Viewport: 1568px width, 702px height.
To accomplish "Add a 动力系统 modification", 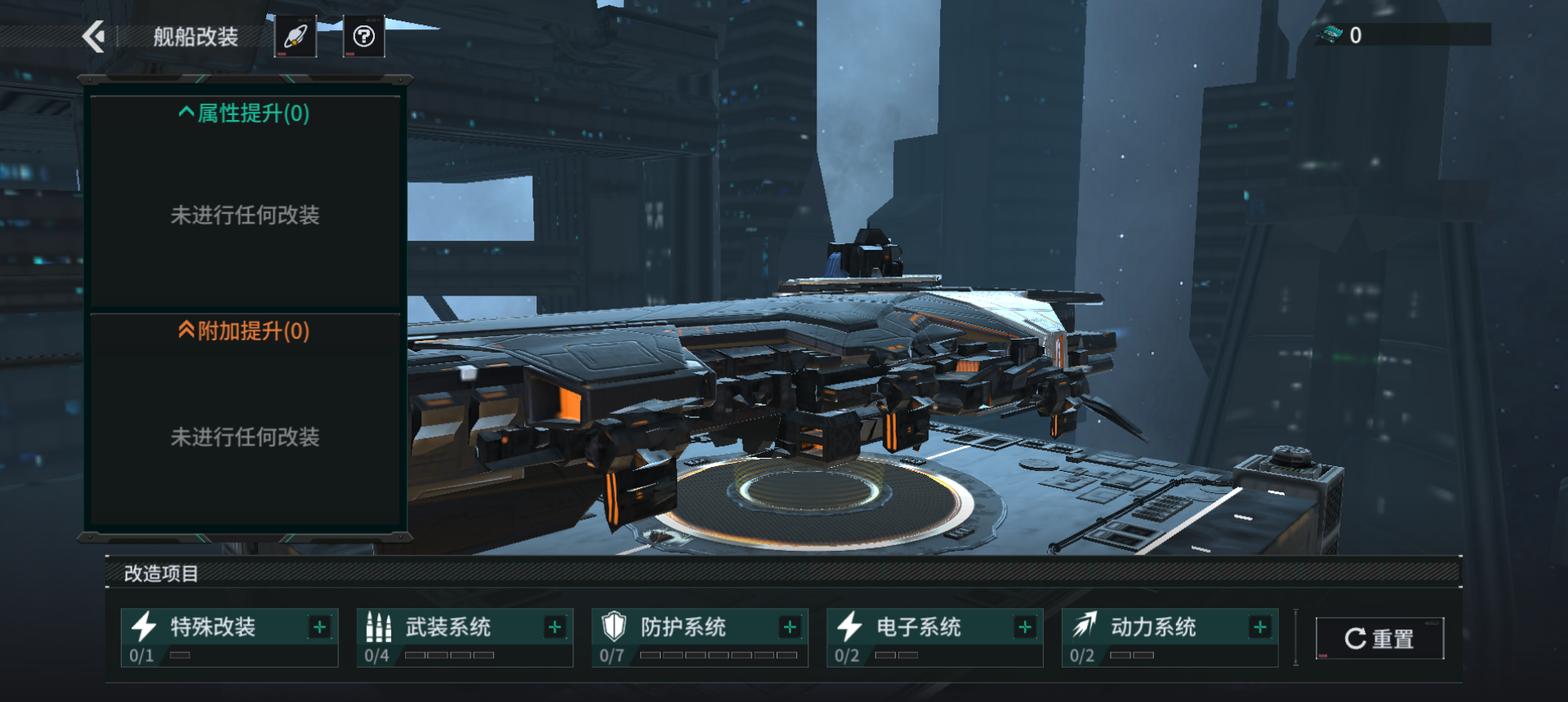I will point(1260,627).
